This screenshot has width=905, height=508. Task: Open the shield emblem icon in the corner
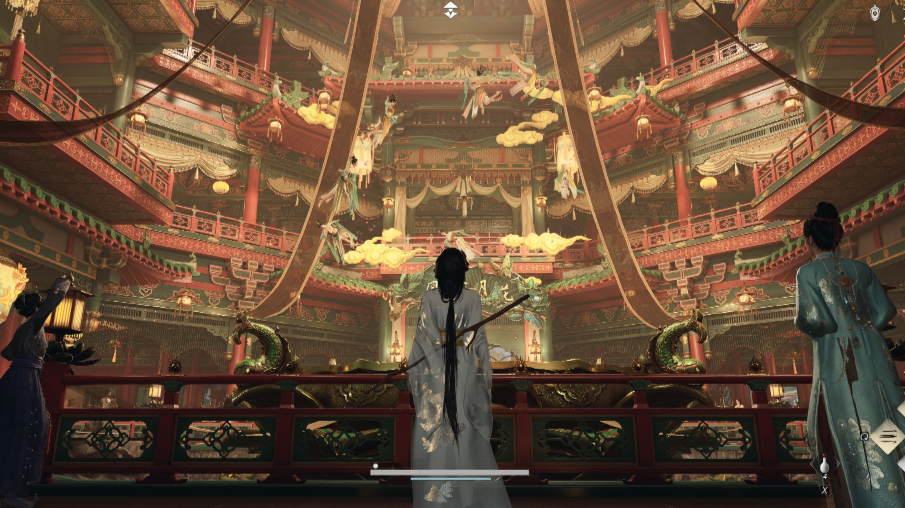coord(874,12)
